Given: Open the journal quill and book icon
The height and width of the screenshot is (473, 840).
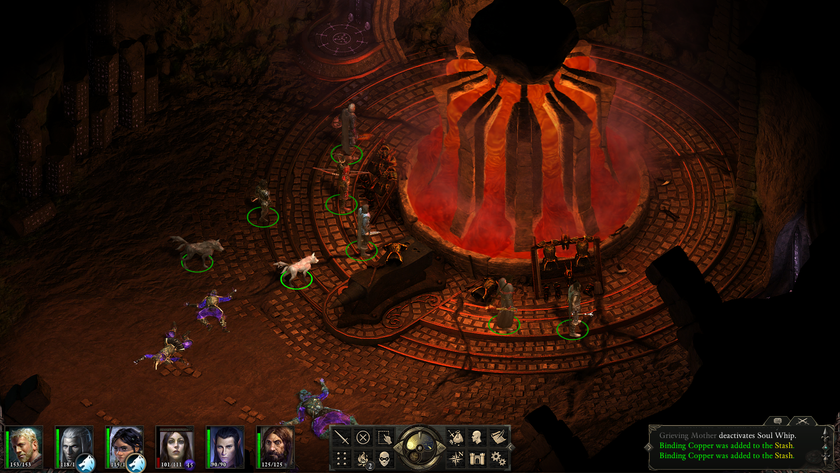Looking at the screenshot, I should [497, 437].
